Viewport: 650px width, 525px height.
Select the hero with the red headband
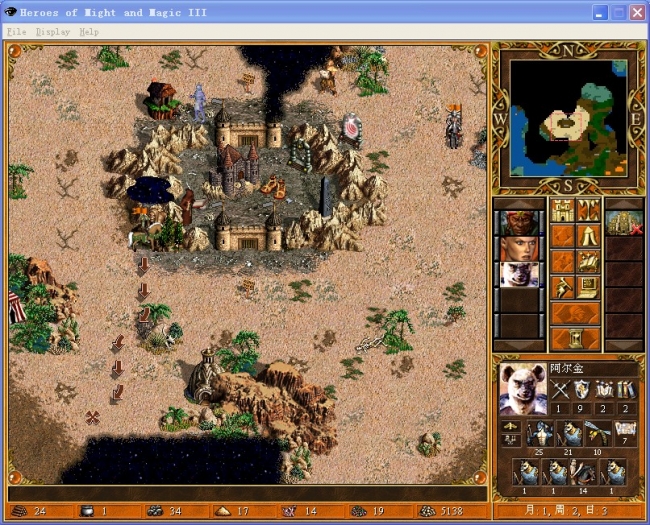coord(518,222)
